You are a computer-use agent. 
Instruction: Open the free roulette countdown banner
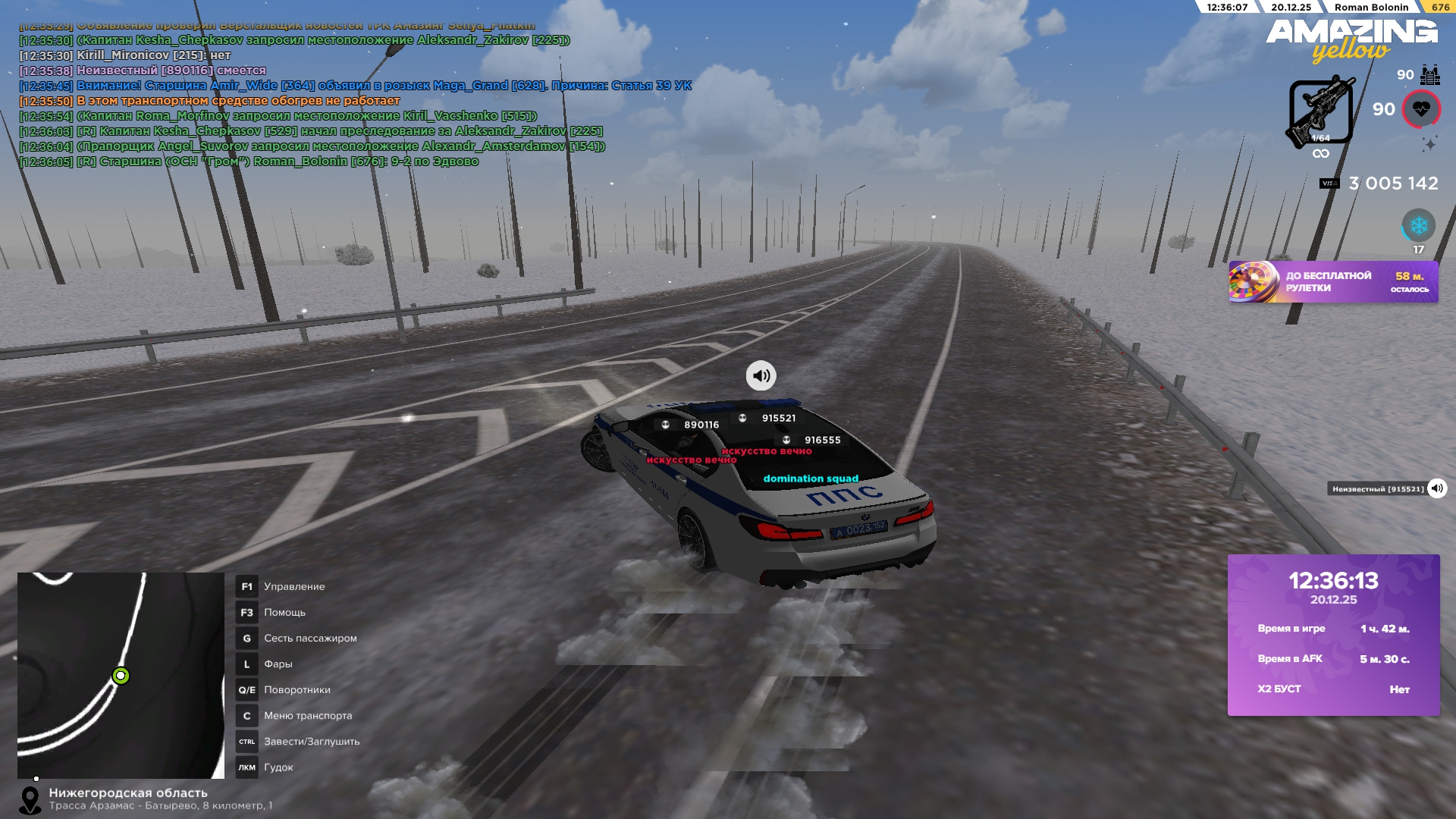click(1333, 282)
